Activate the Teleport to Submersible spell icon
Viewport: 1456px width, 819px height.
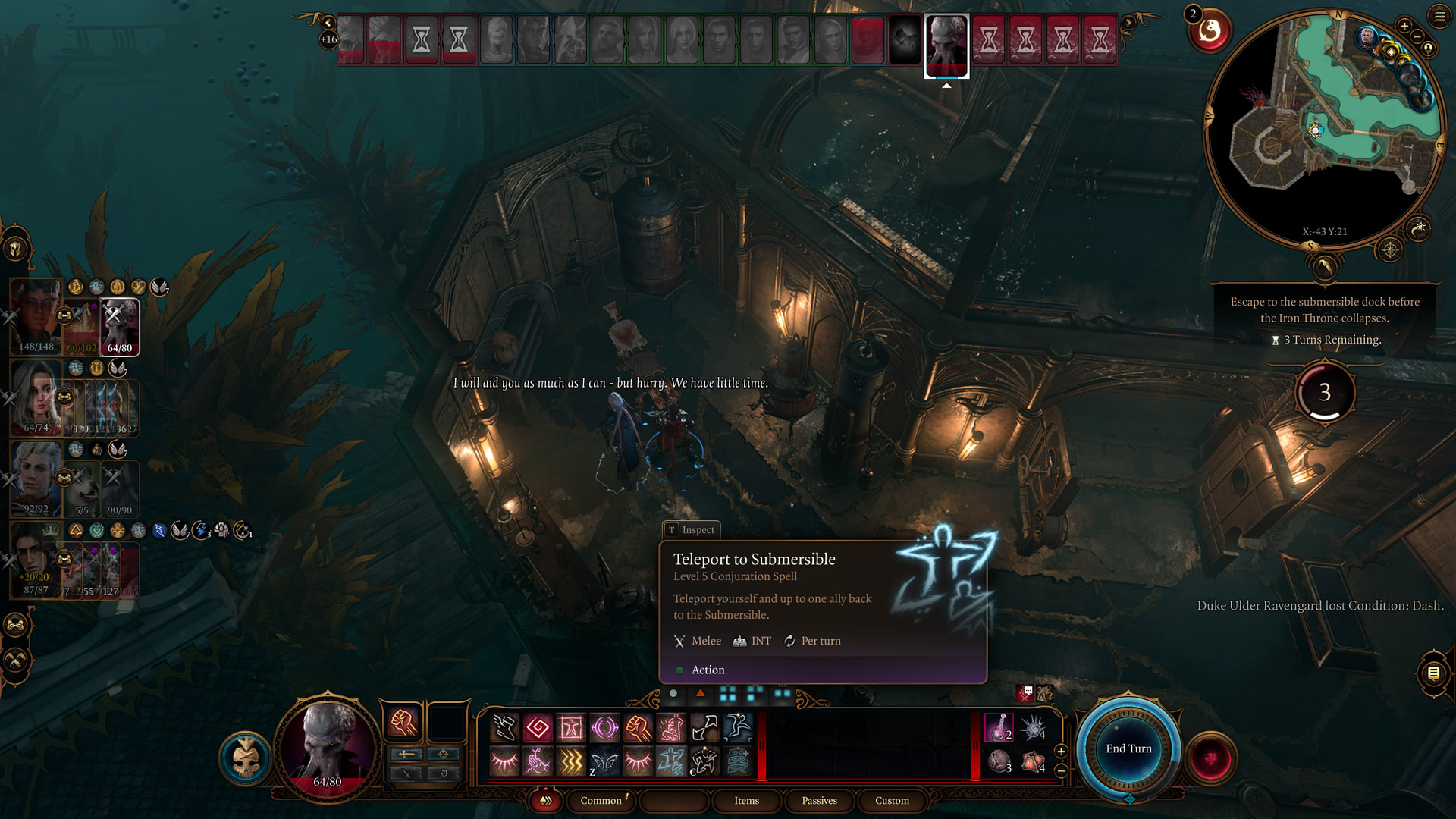pos(670,761)
